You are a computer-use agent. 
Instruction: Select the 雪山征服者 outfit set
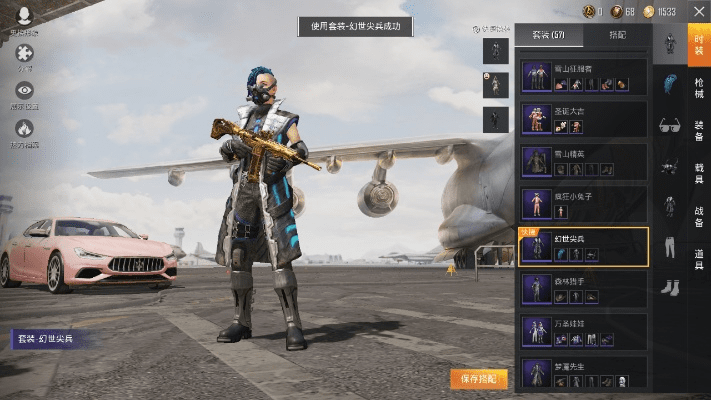pos(584,74)
